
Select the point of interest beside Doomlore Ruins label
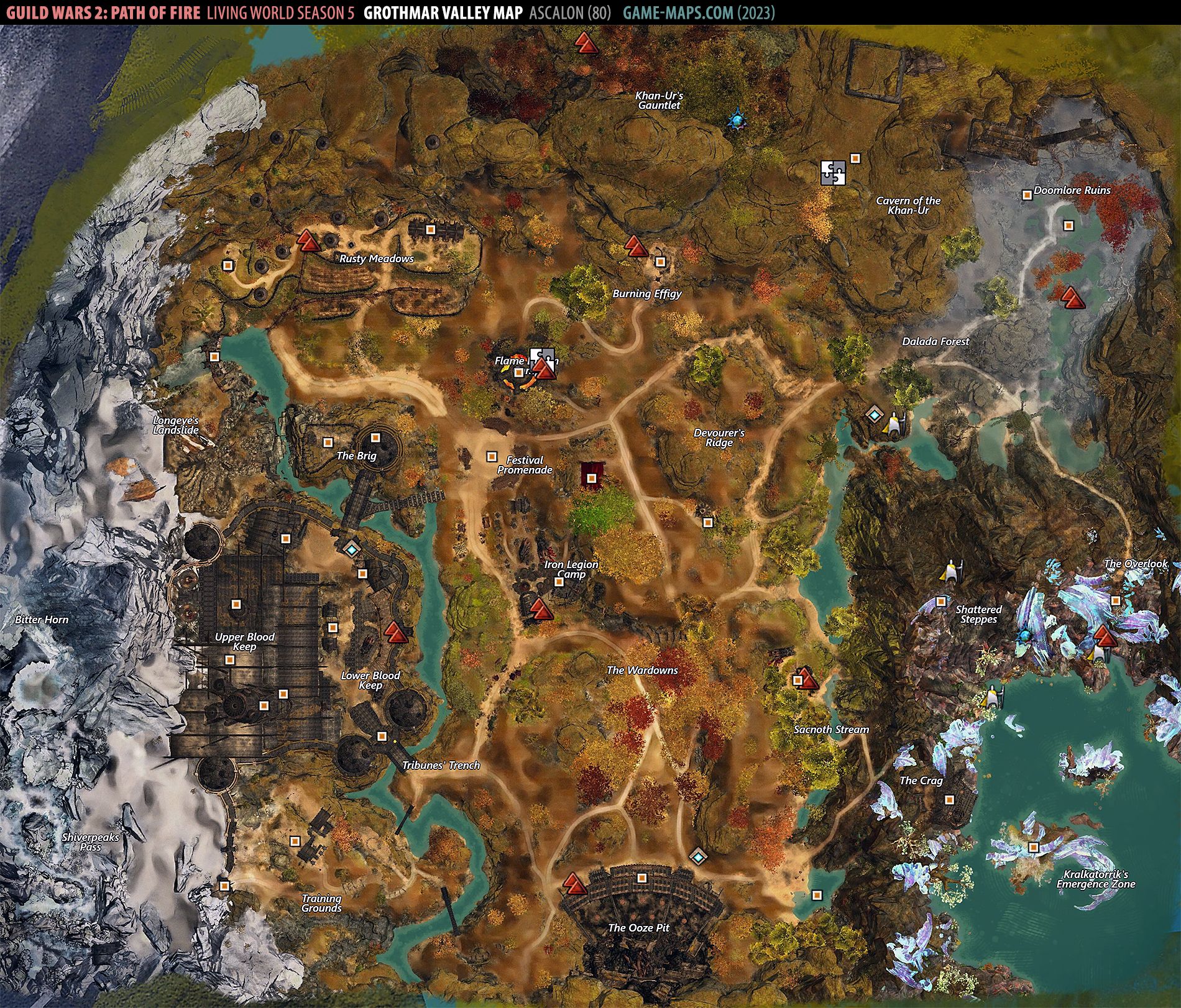1027,195
